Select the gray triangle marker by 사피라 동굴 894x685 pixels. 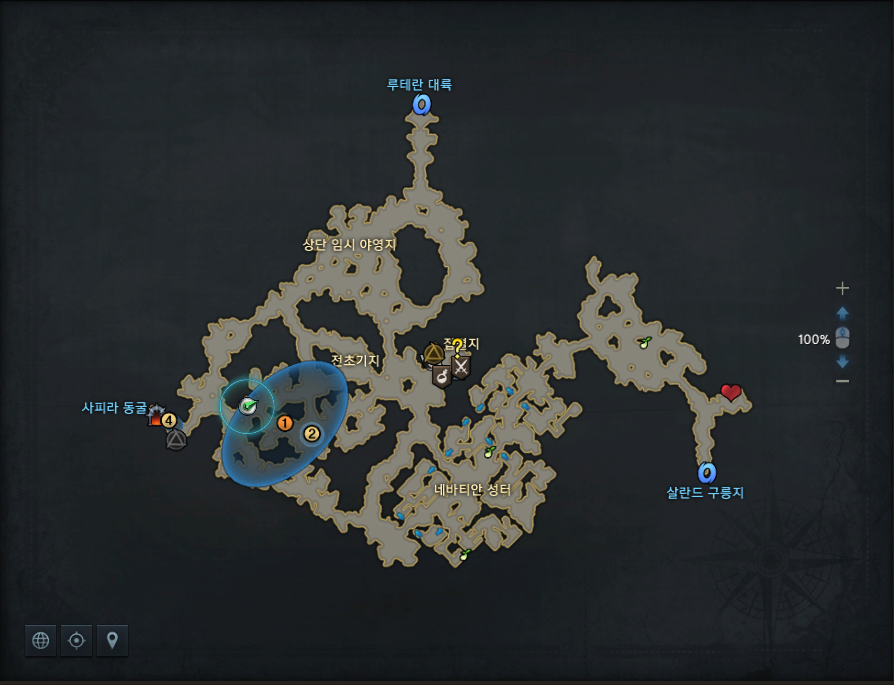tap(176, 438)
